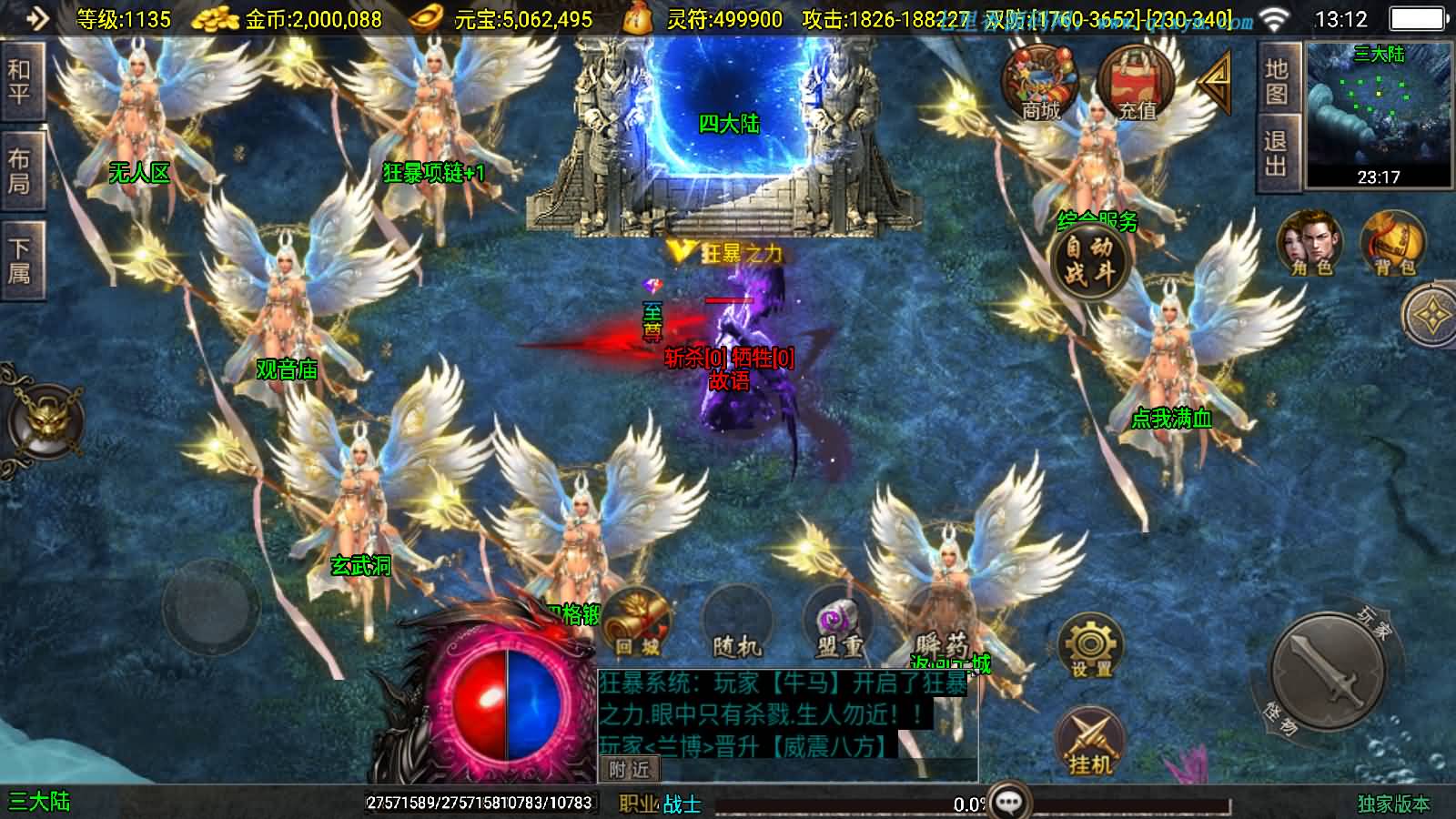Open the 背包 backpack inventory

pos(1393,244)
